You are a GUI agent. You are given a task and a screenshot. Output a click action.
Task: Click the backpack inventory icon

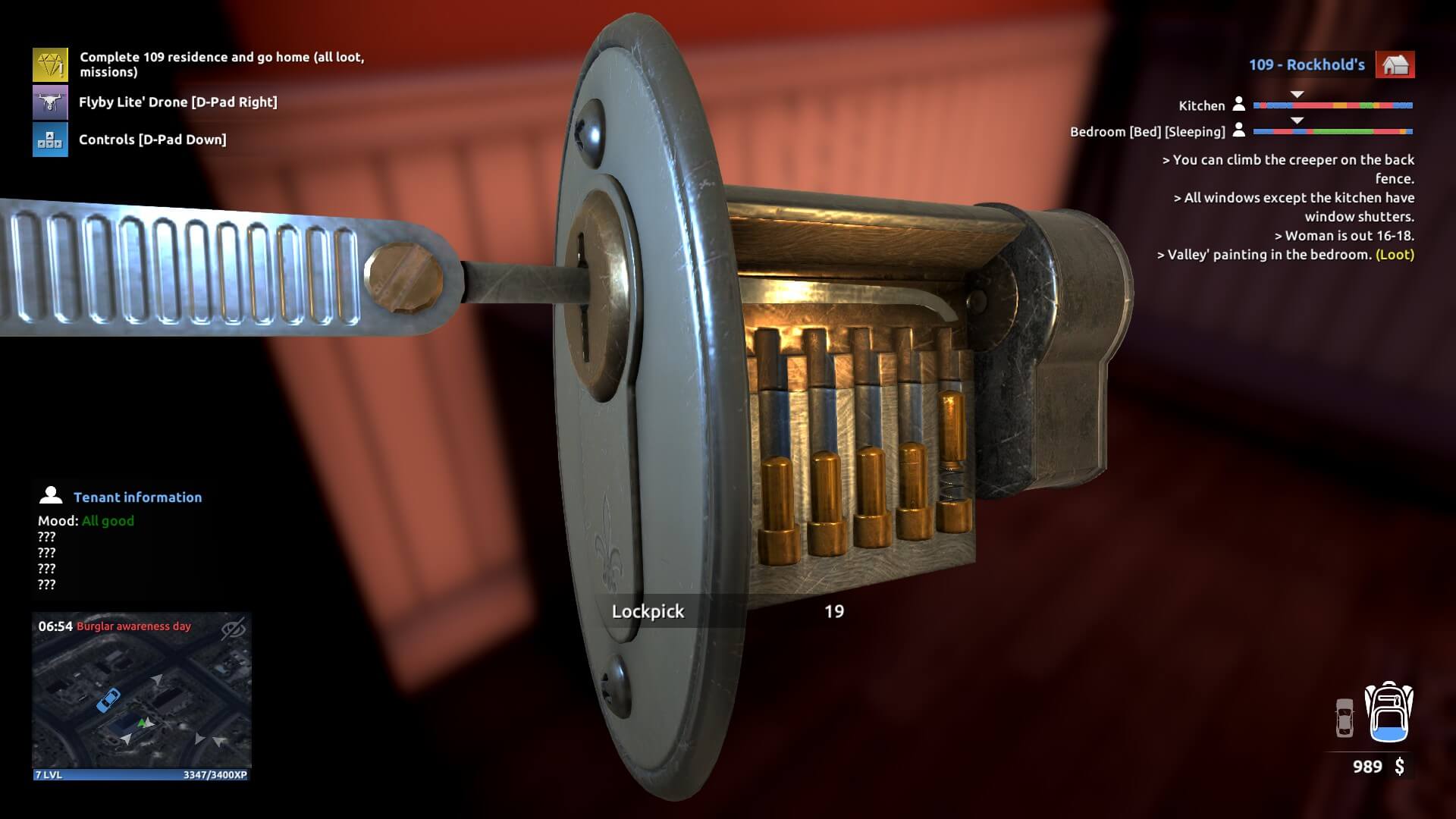coord(1389,712)
